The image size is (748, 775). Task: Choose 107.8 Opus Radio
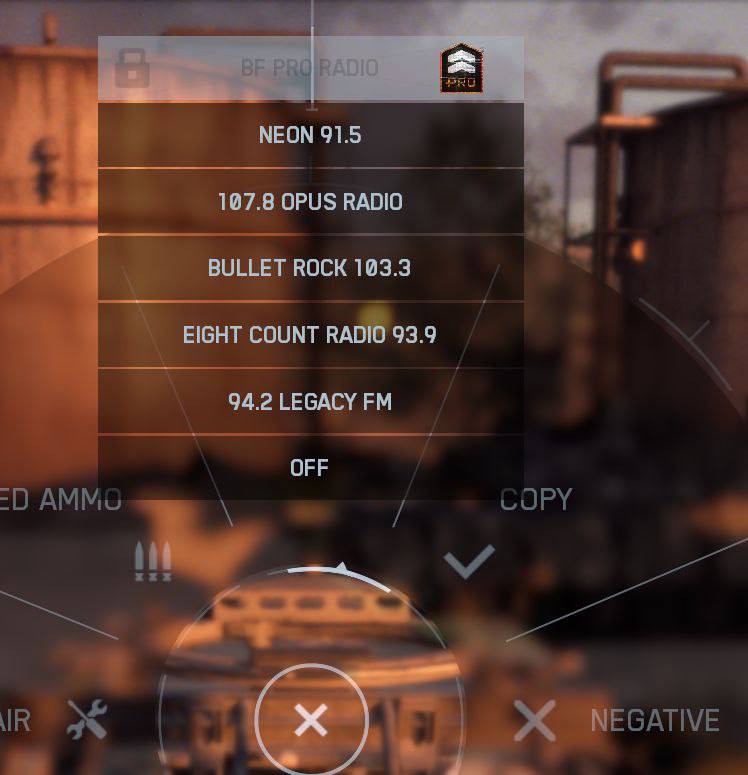click(310, 202)
